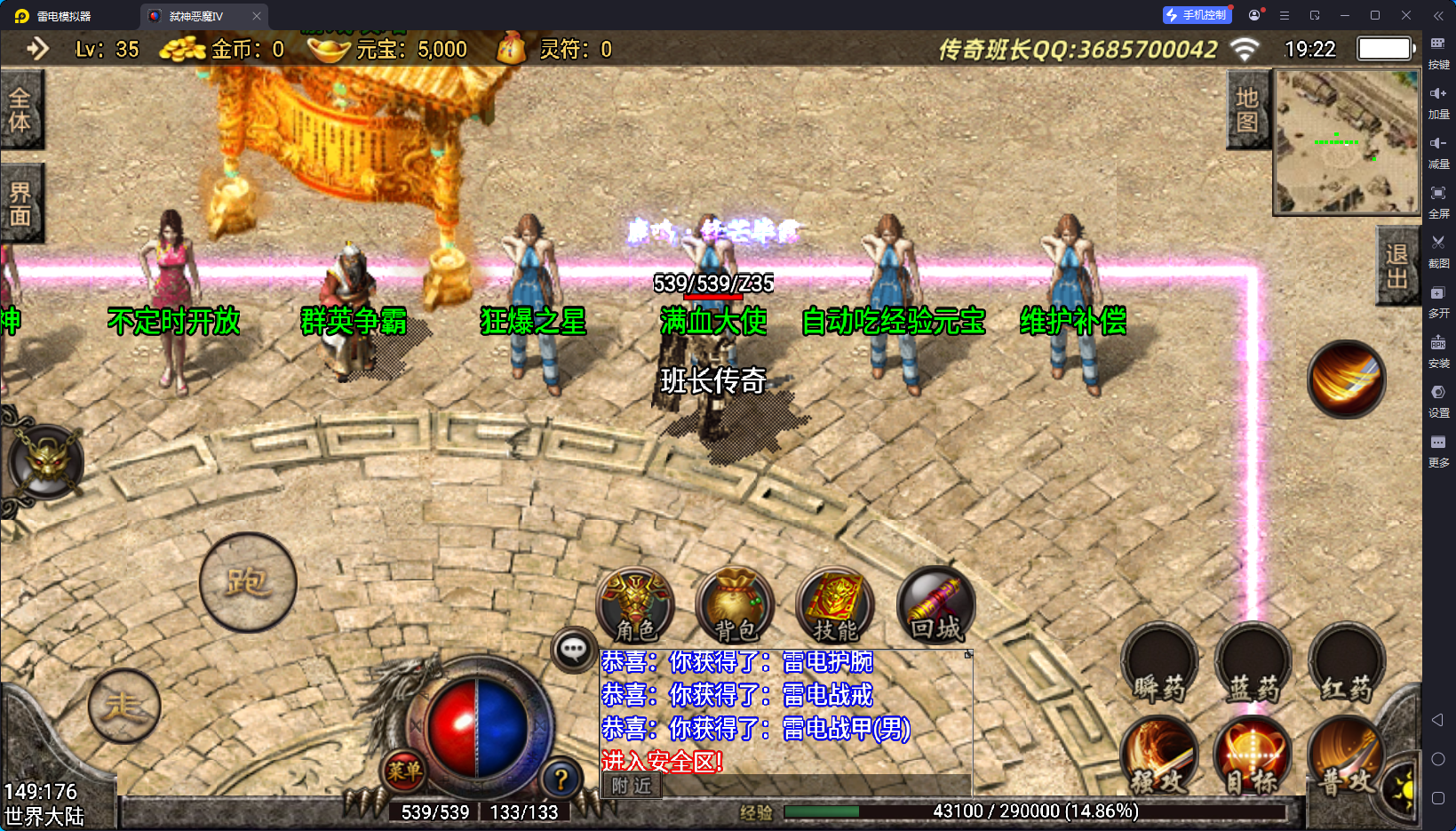Viewport: 1456px width, 831px height.
Task: Open the 角色 character panel
Action: [x=635, y=606]
